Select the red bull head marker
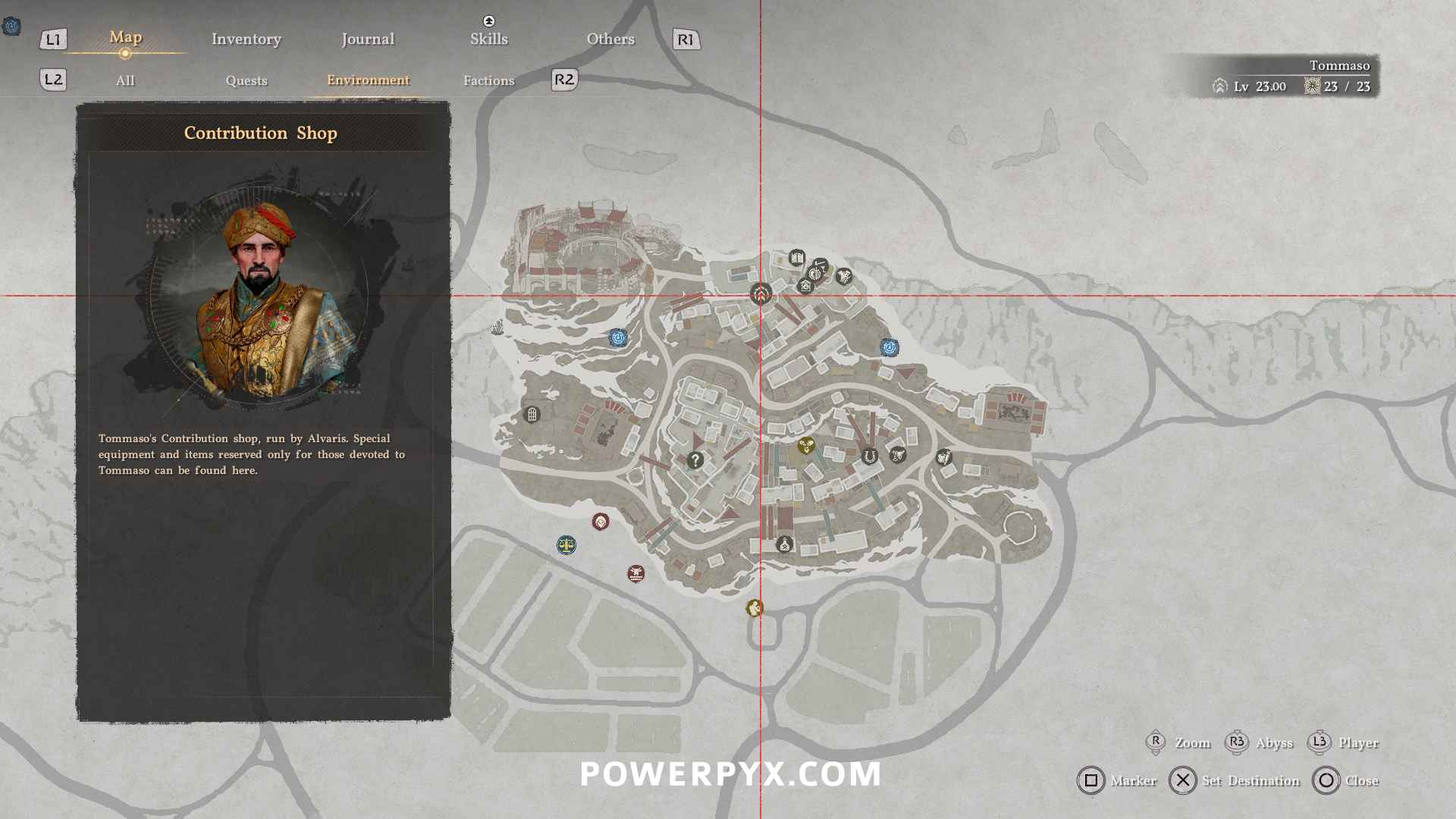The height and width of the screenshot is (819, 1456). 636,573
